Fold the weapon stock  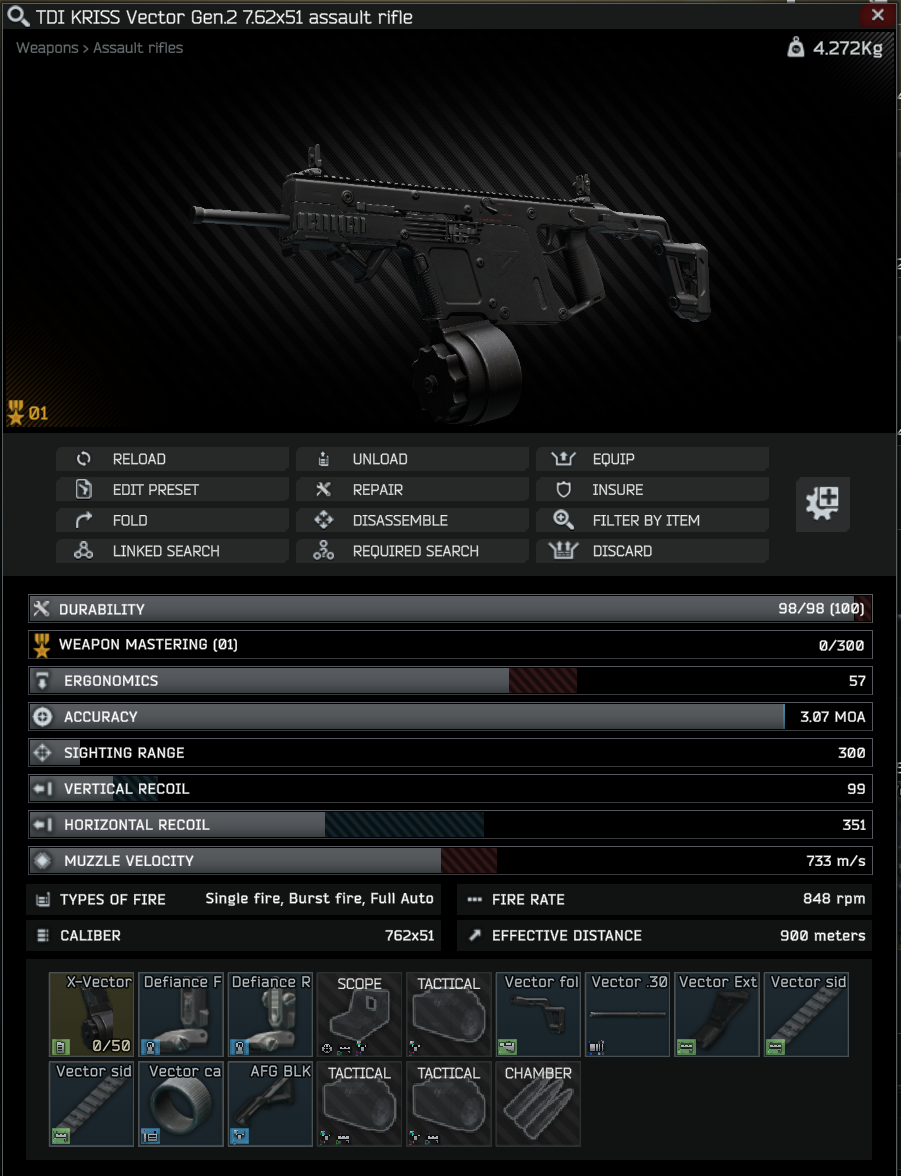click(x=172, y=520)
